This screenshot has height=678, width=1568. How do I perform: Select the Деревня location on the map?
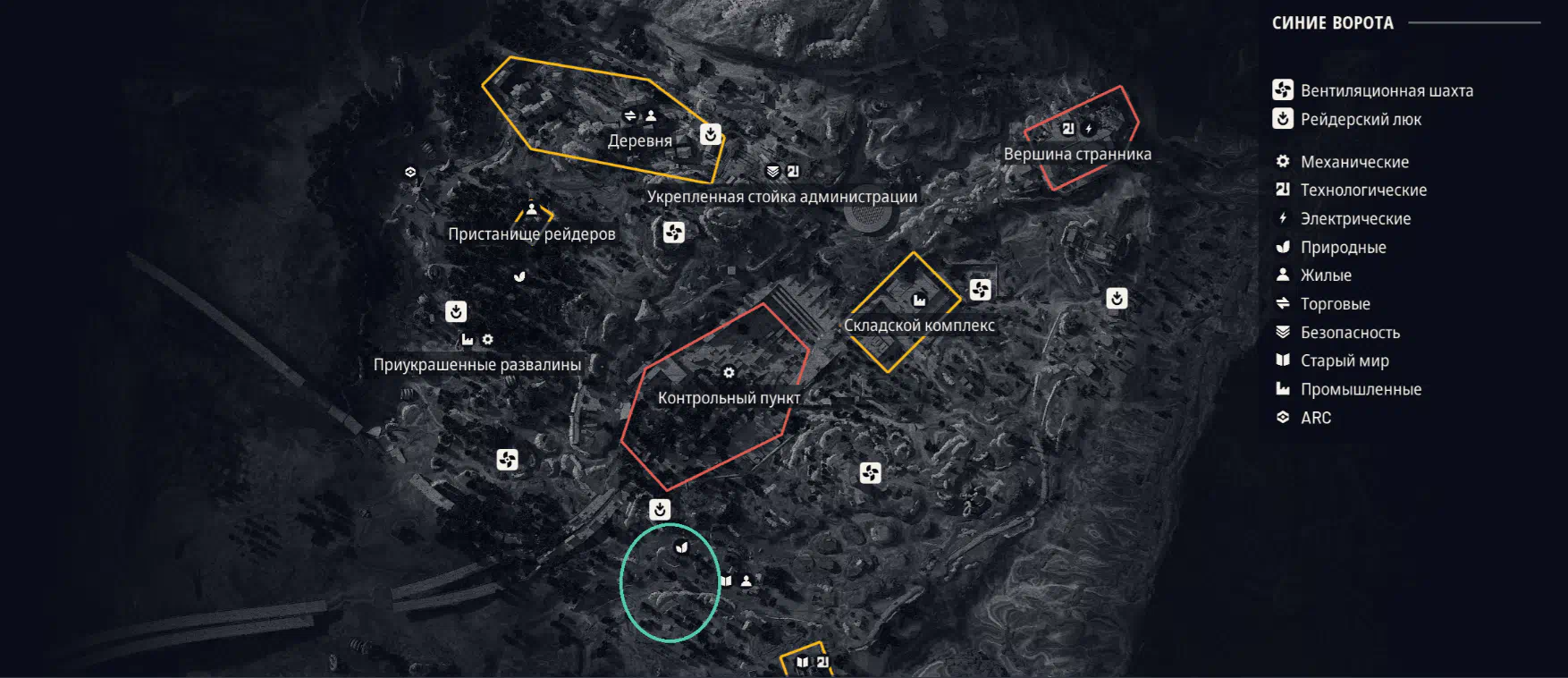pos(639,140)
